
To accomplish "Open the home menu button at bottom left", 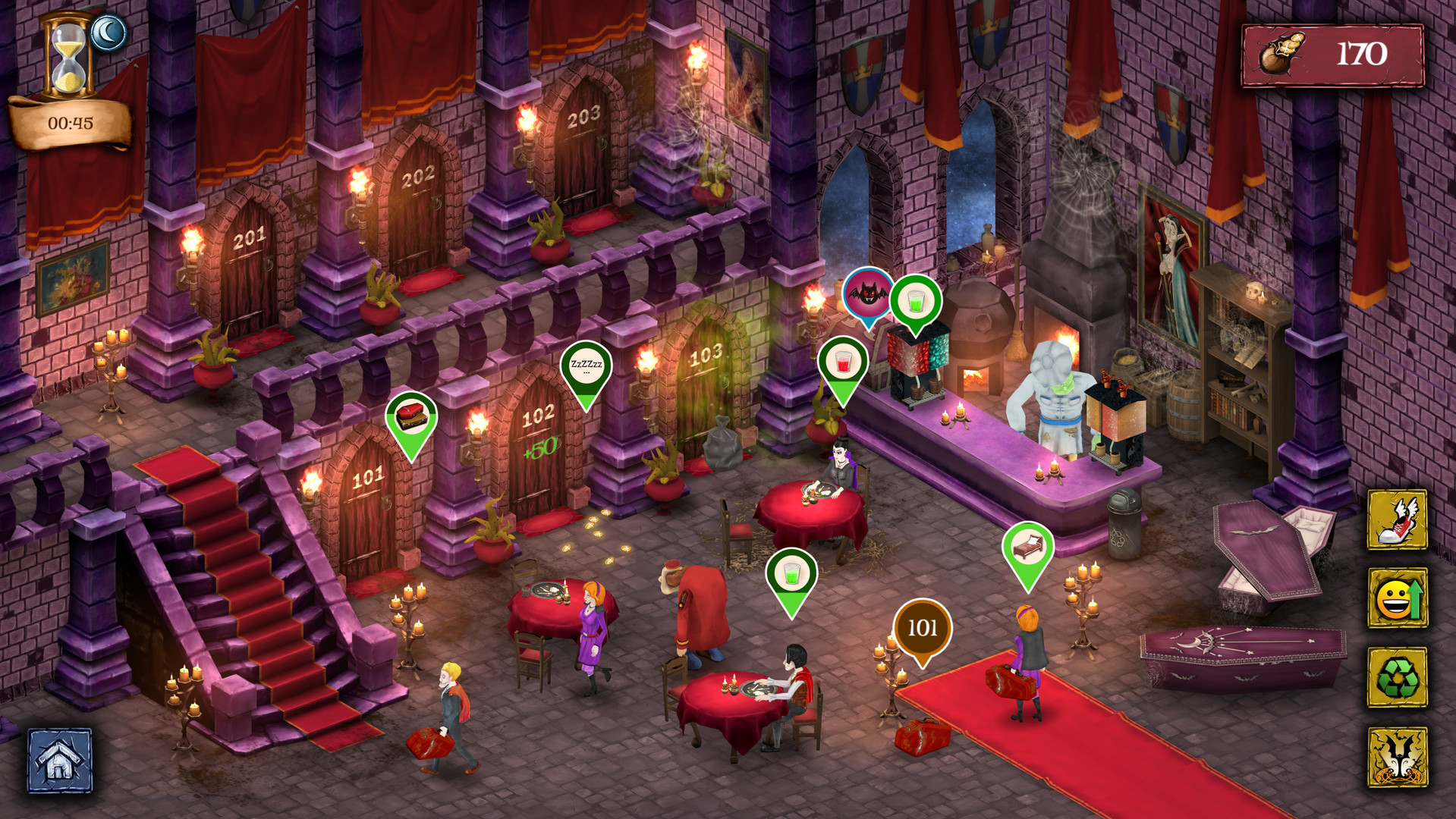I will click(59, 761).
